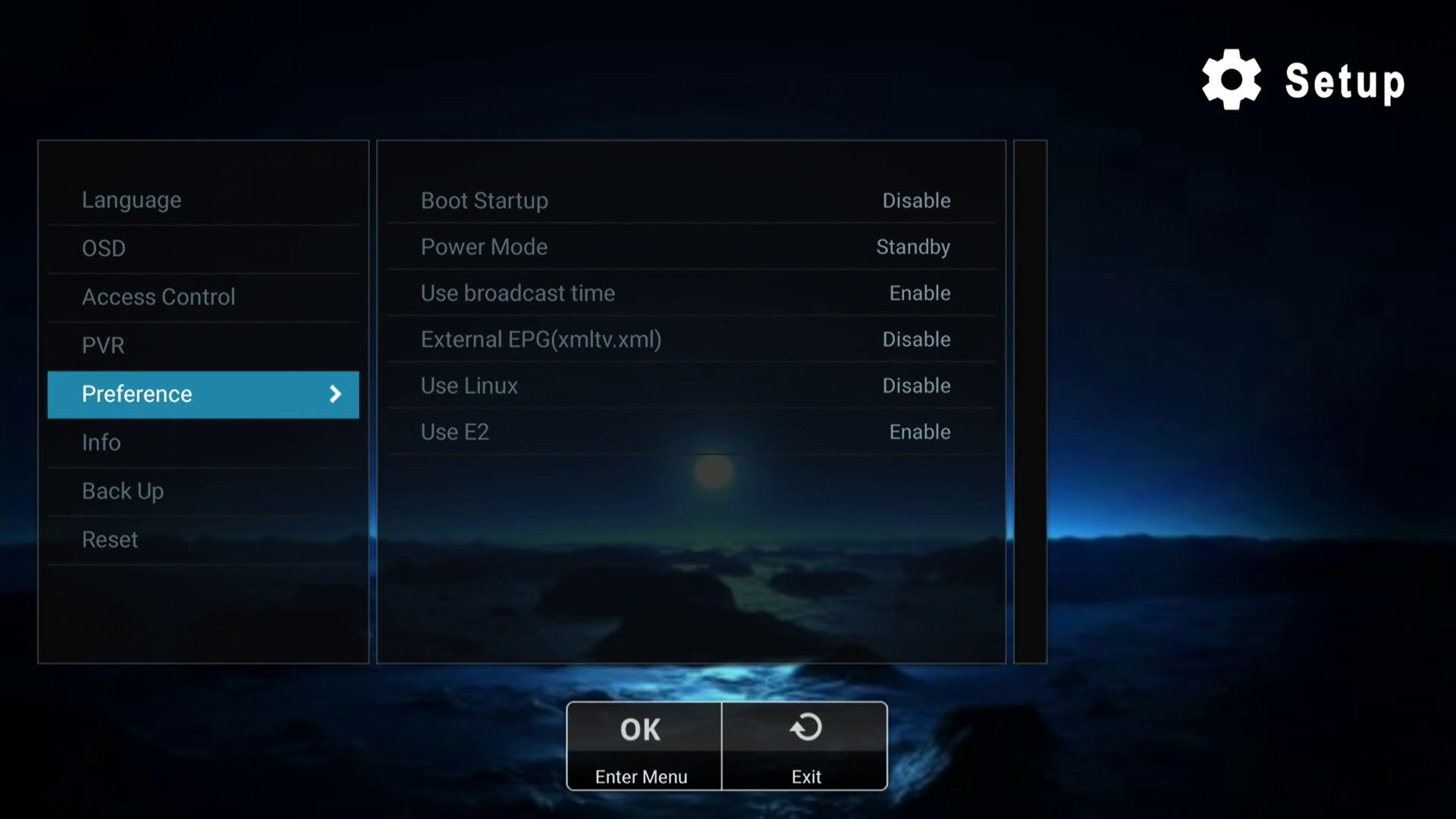Click the Exit button

(x=805, y=746)
